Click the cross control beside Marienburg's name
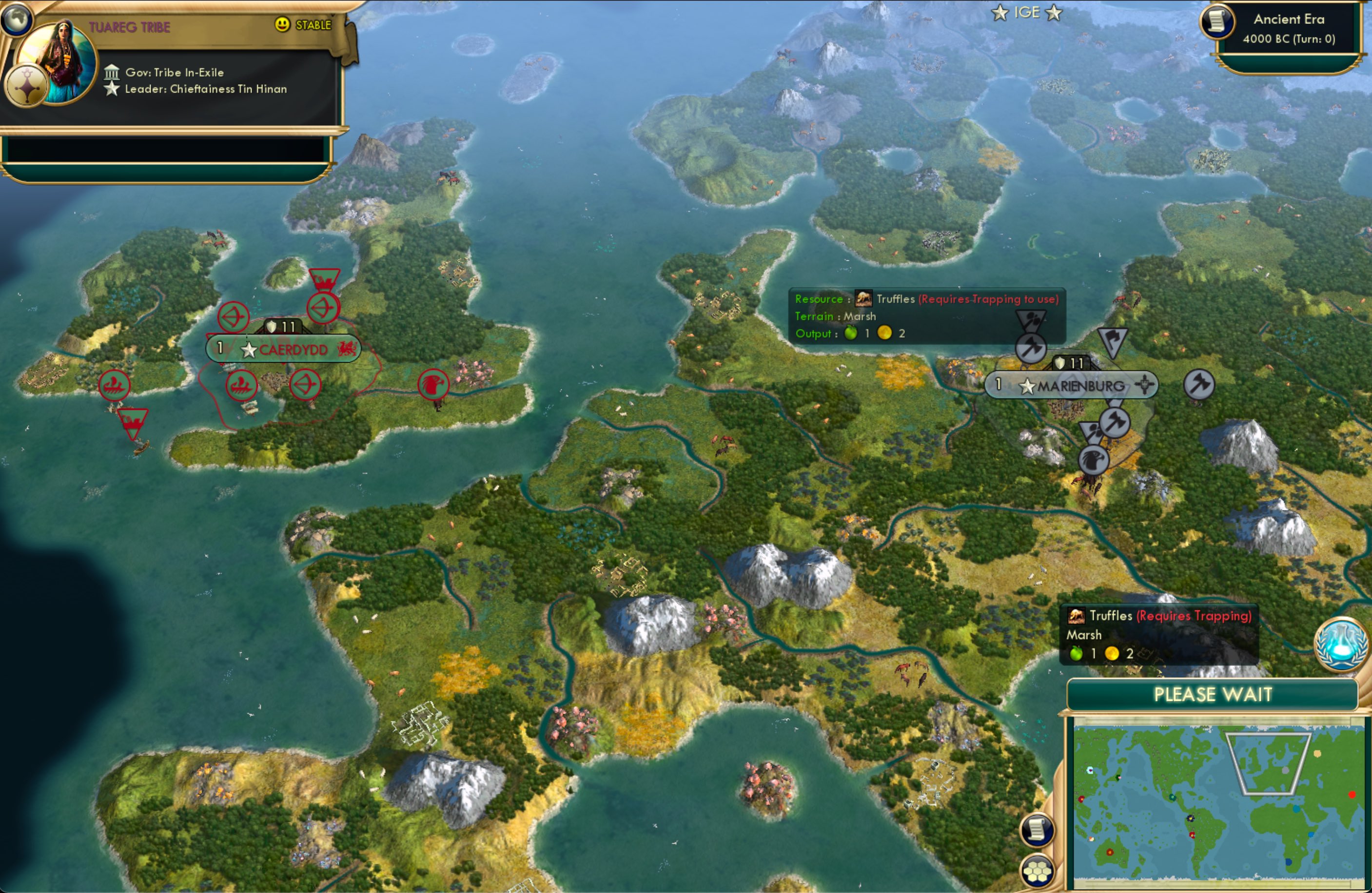Image resolution: width=1372 pixels, height=893 pixels. 1144,385
